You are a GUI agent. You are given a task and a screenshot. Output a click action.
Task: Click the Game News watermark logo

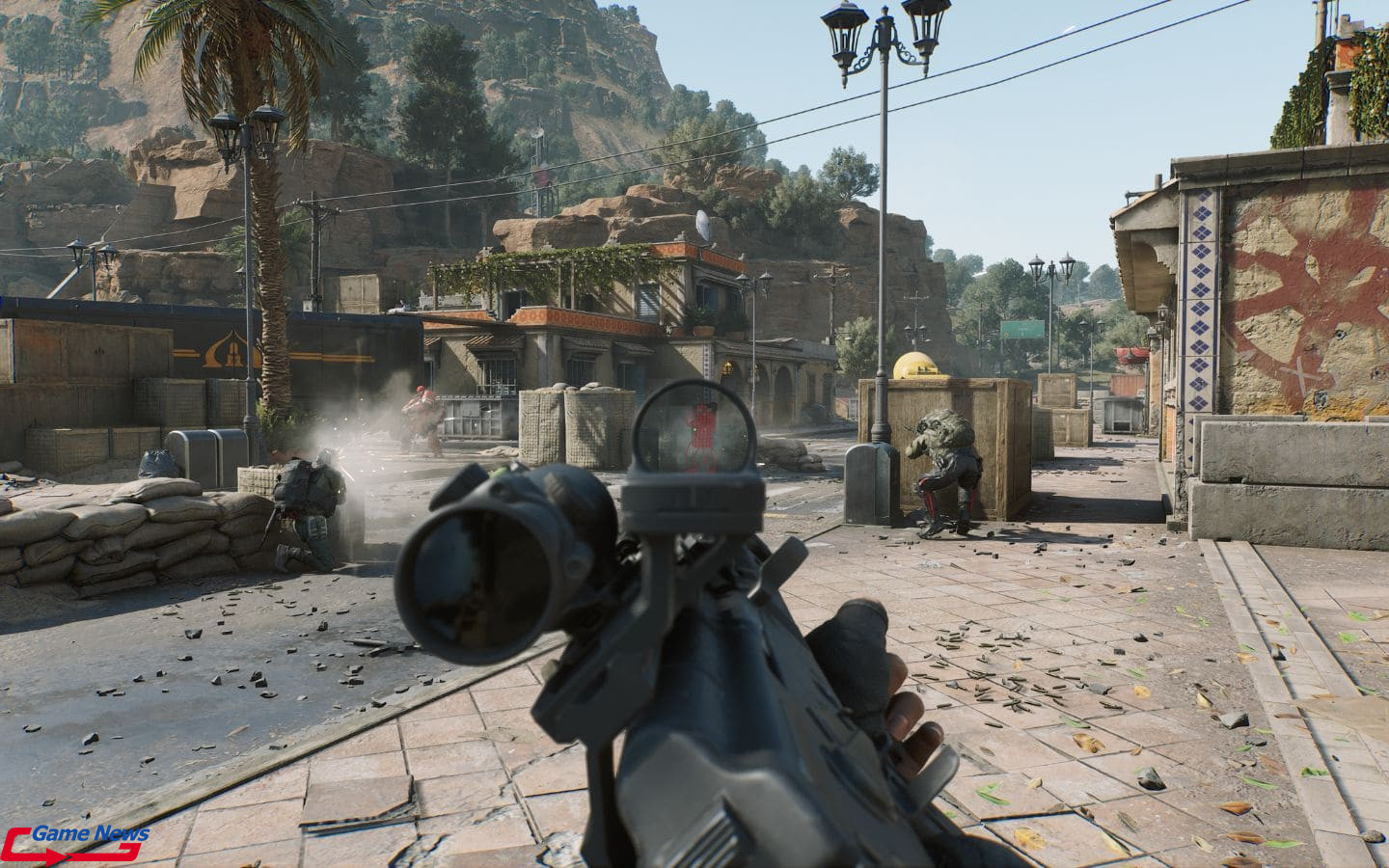point(75,841)
